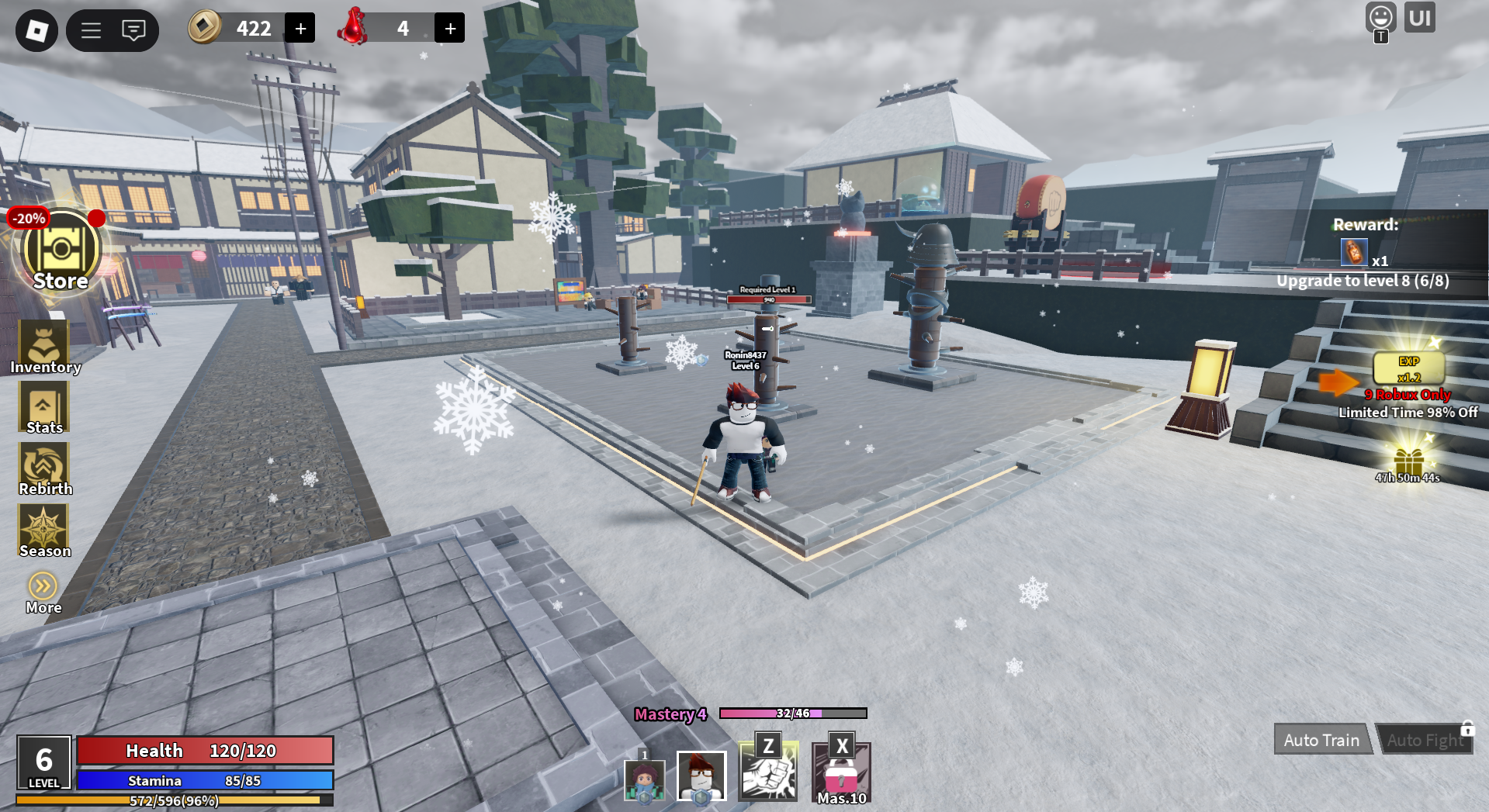Viewport: 1489px width, 812px height.
Task: Click the plus beside blood currency
Action: pos(448,27)
